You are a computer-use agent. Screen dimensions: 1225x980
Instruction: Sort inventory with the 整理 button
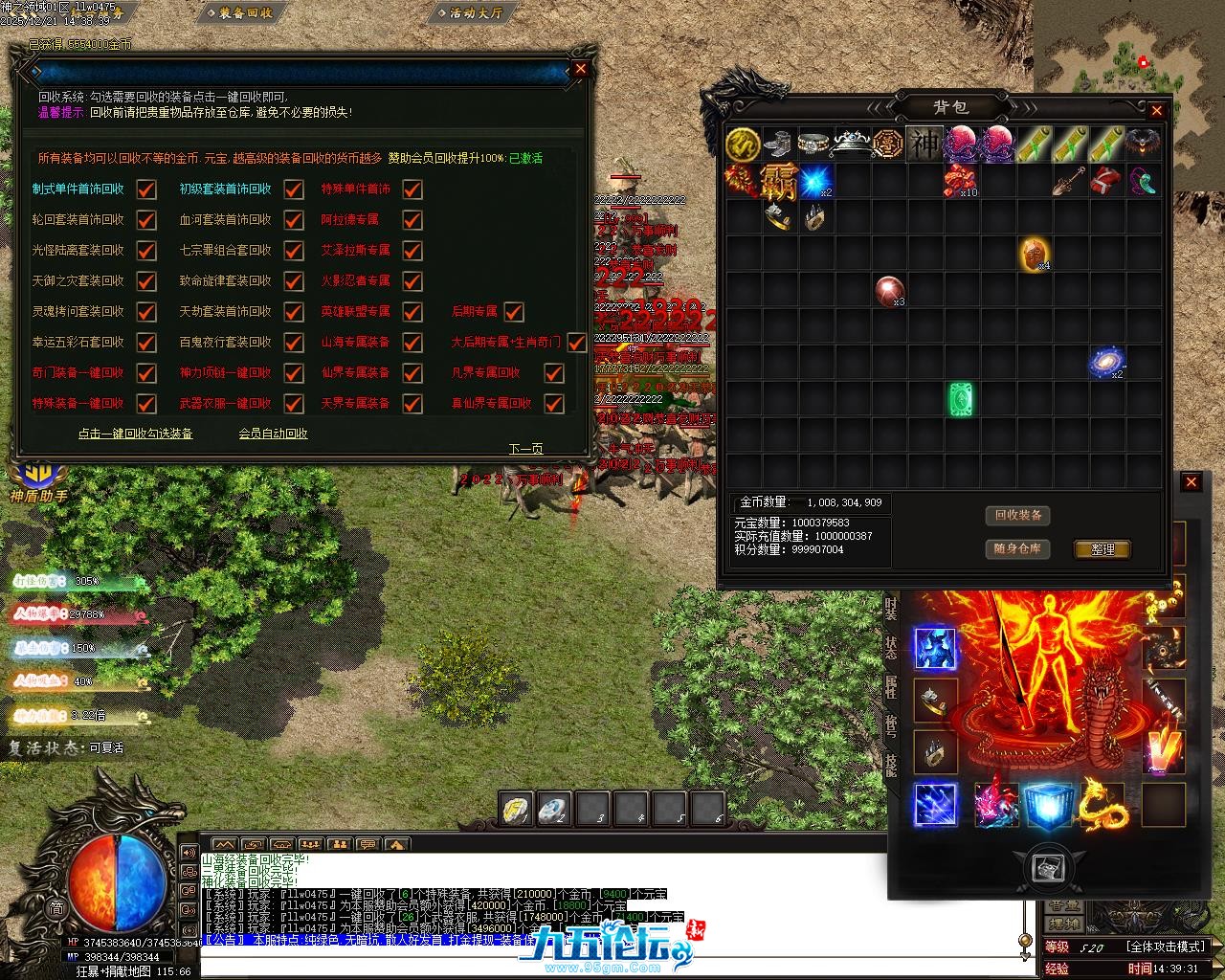(1102, 549)
